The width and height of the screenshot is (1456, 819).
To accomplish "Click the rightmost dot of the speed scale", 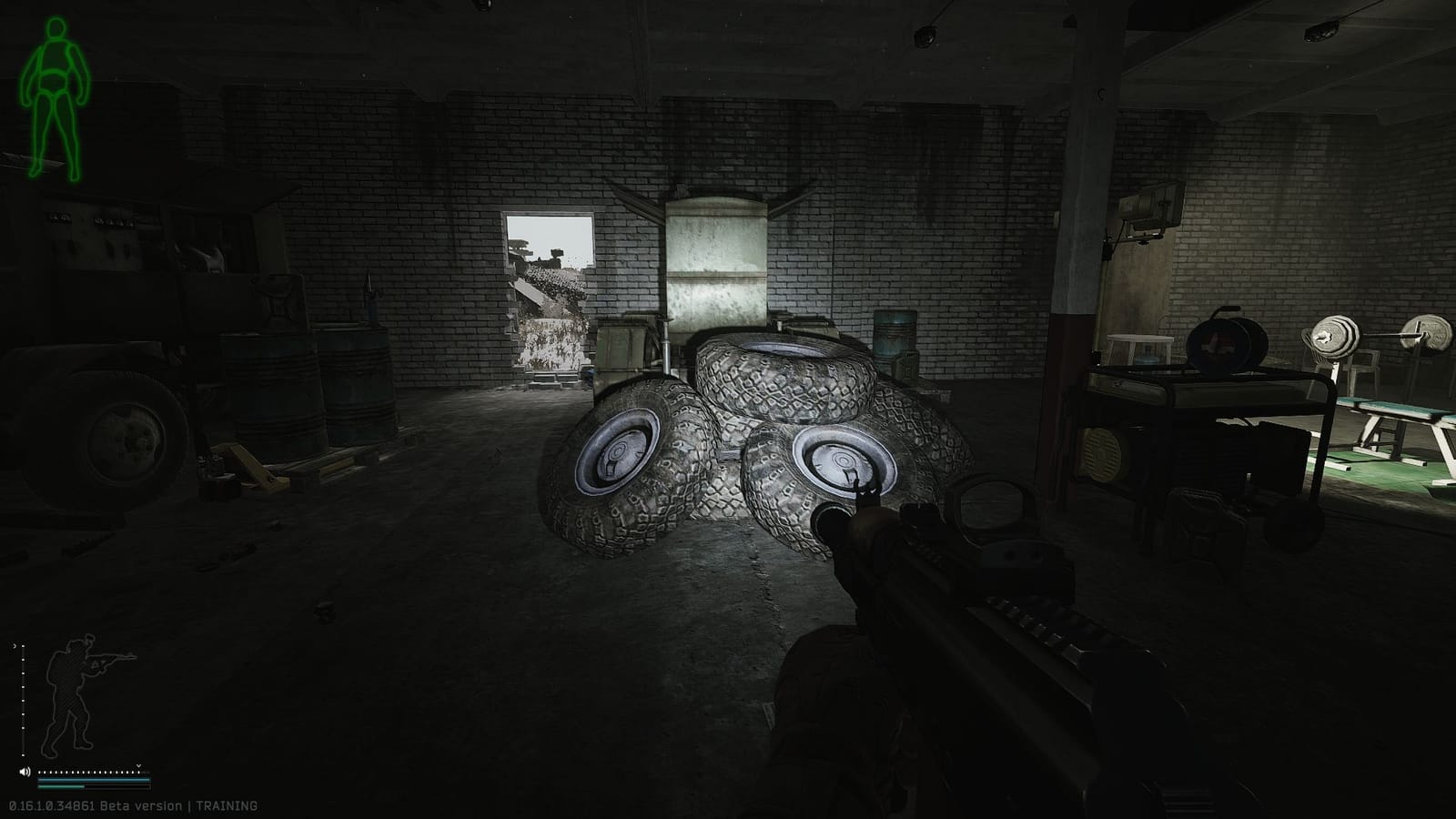I will [x=138, y=772].
